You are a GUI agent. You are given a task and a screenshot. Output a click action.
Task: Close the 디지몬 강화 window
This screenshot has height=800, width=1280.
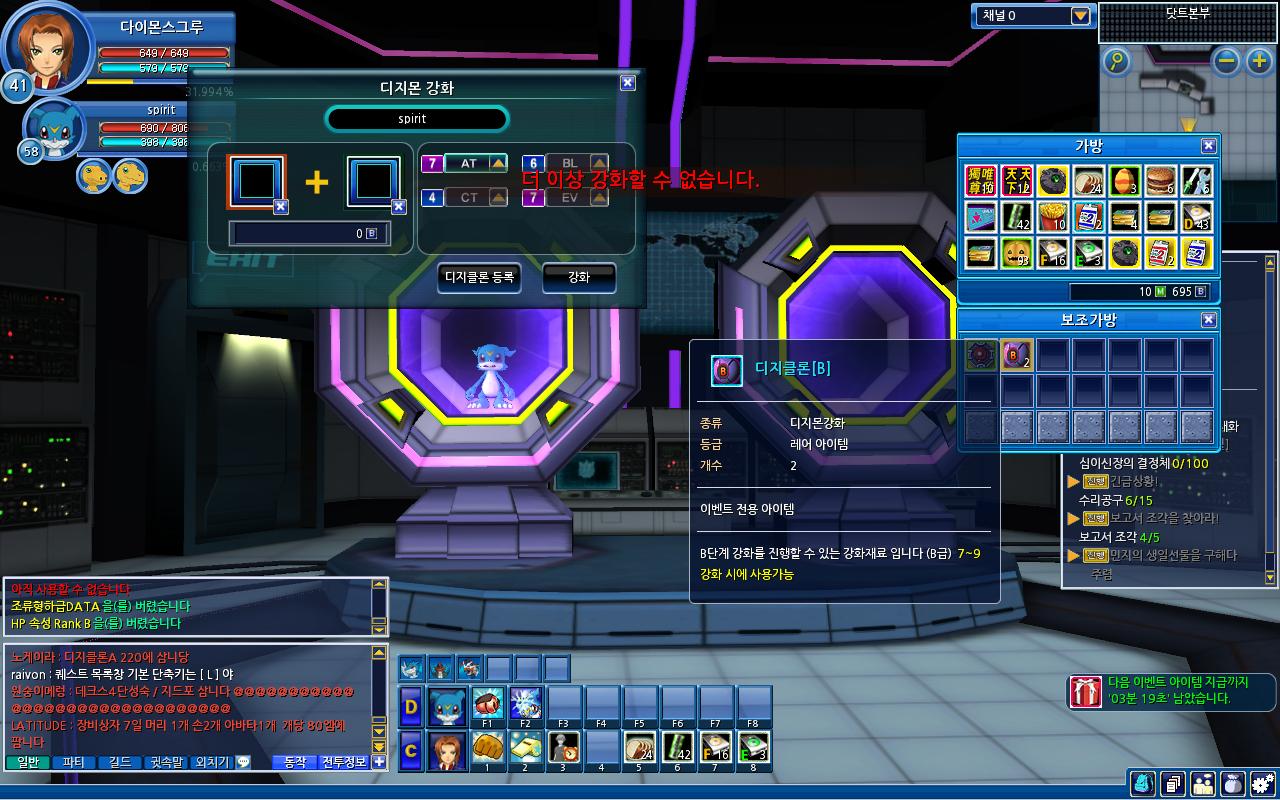click(627, 83)
